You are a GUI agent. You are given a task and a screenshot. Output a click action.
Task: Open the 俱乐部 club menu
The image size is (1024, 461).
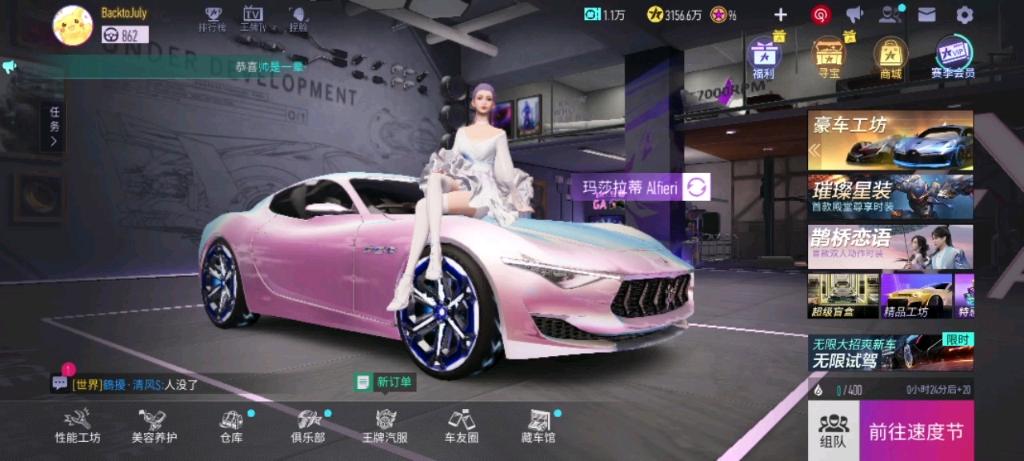308,425
